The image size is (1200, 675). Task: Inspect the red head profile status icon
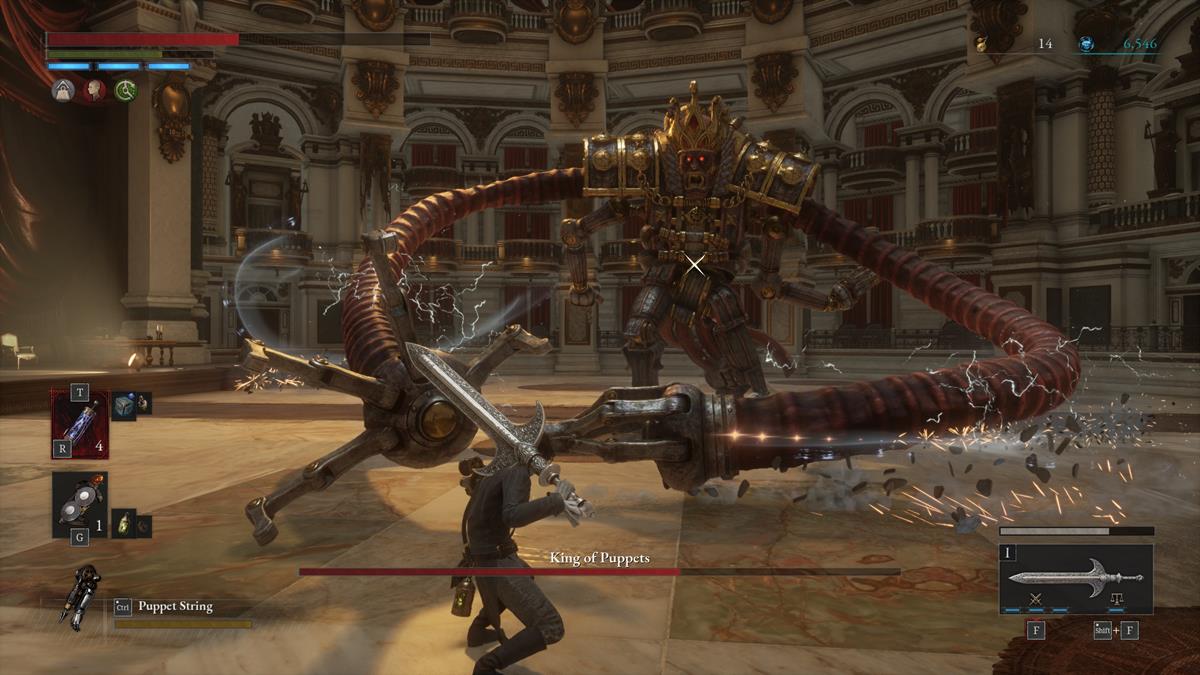coord(95,90)
